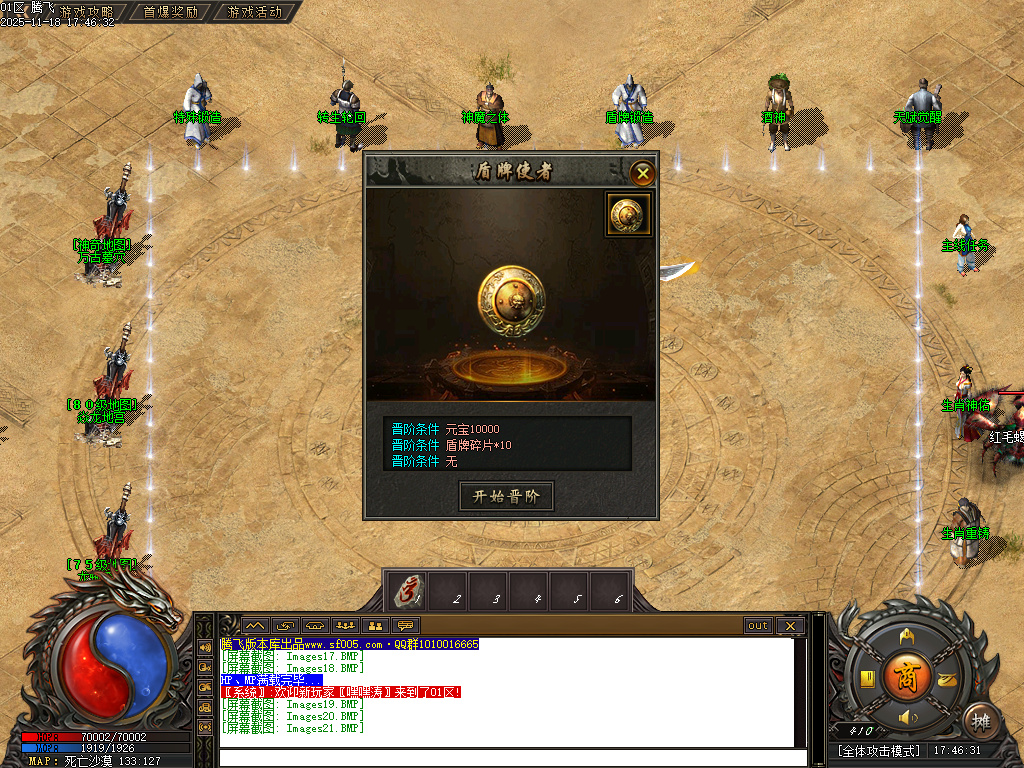1024x768 pixels.
Task: Switch the 全体攻击模式 attack mode
Action: (x=879, y=750)
